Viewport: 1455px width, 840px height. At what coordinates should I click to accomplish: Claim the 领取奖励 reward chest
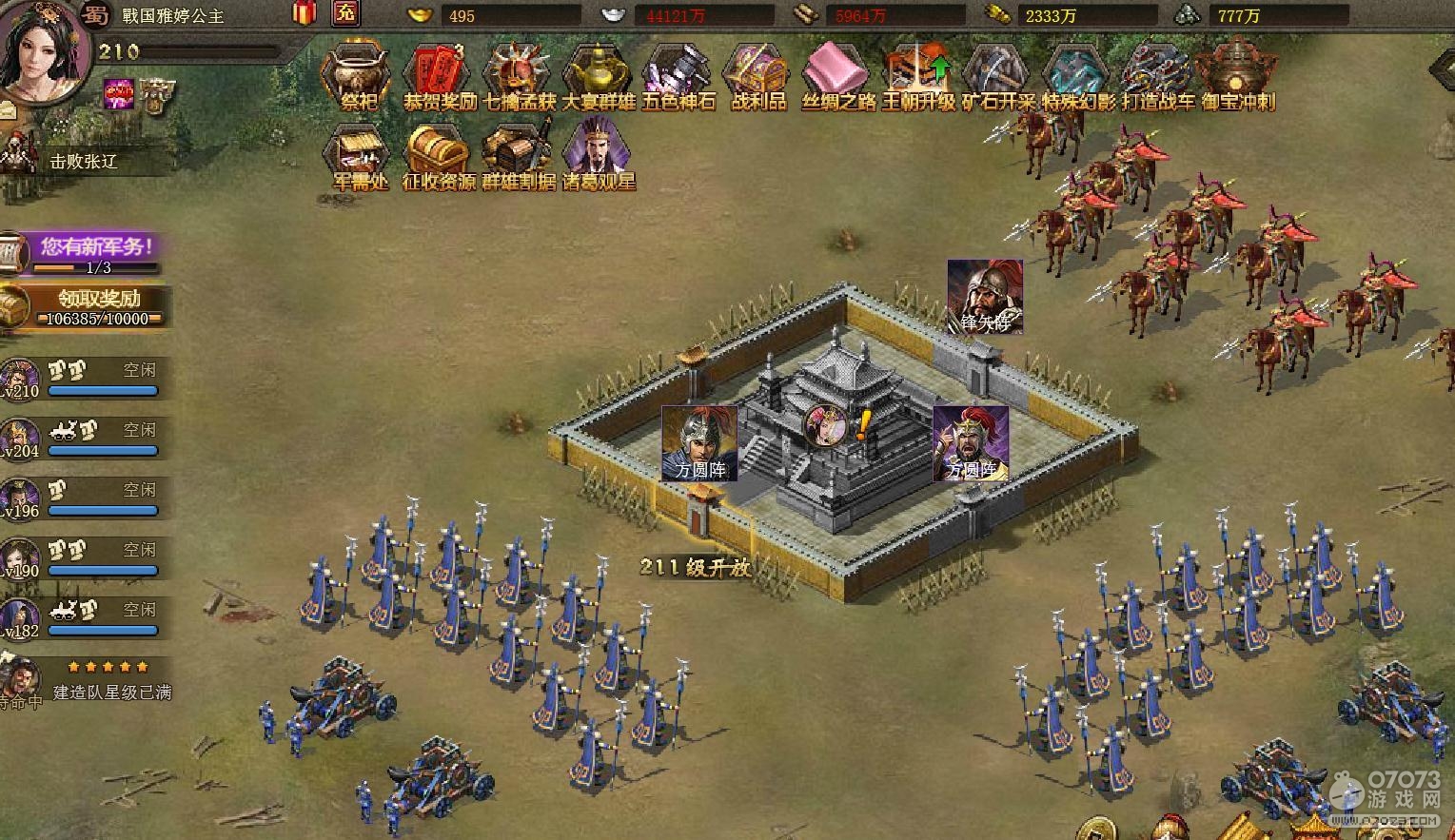(95, 306)
